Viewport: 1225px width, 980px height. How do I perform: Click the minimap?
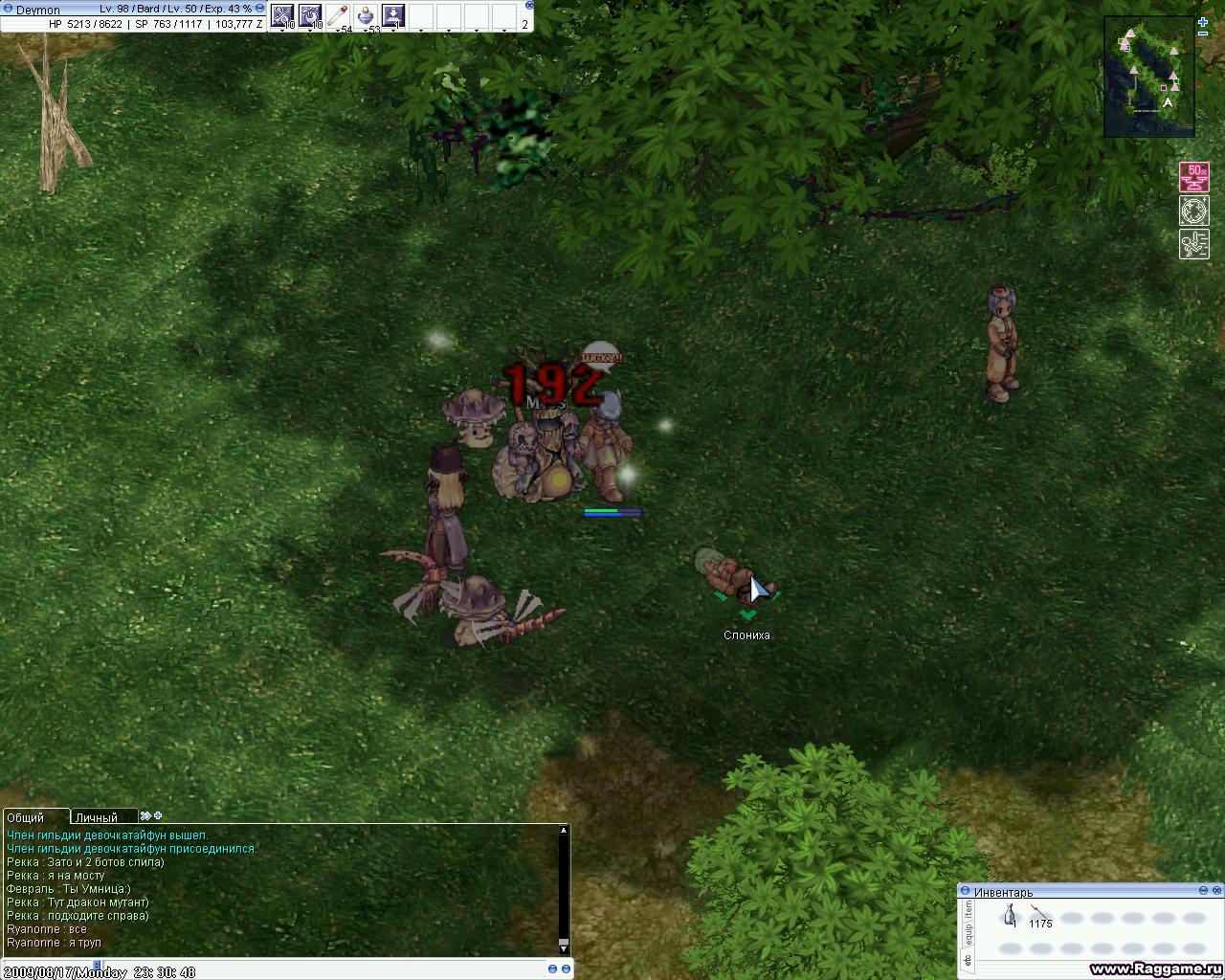click(x=1148, y=77)
